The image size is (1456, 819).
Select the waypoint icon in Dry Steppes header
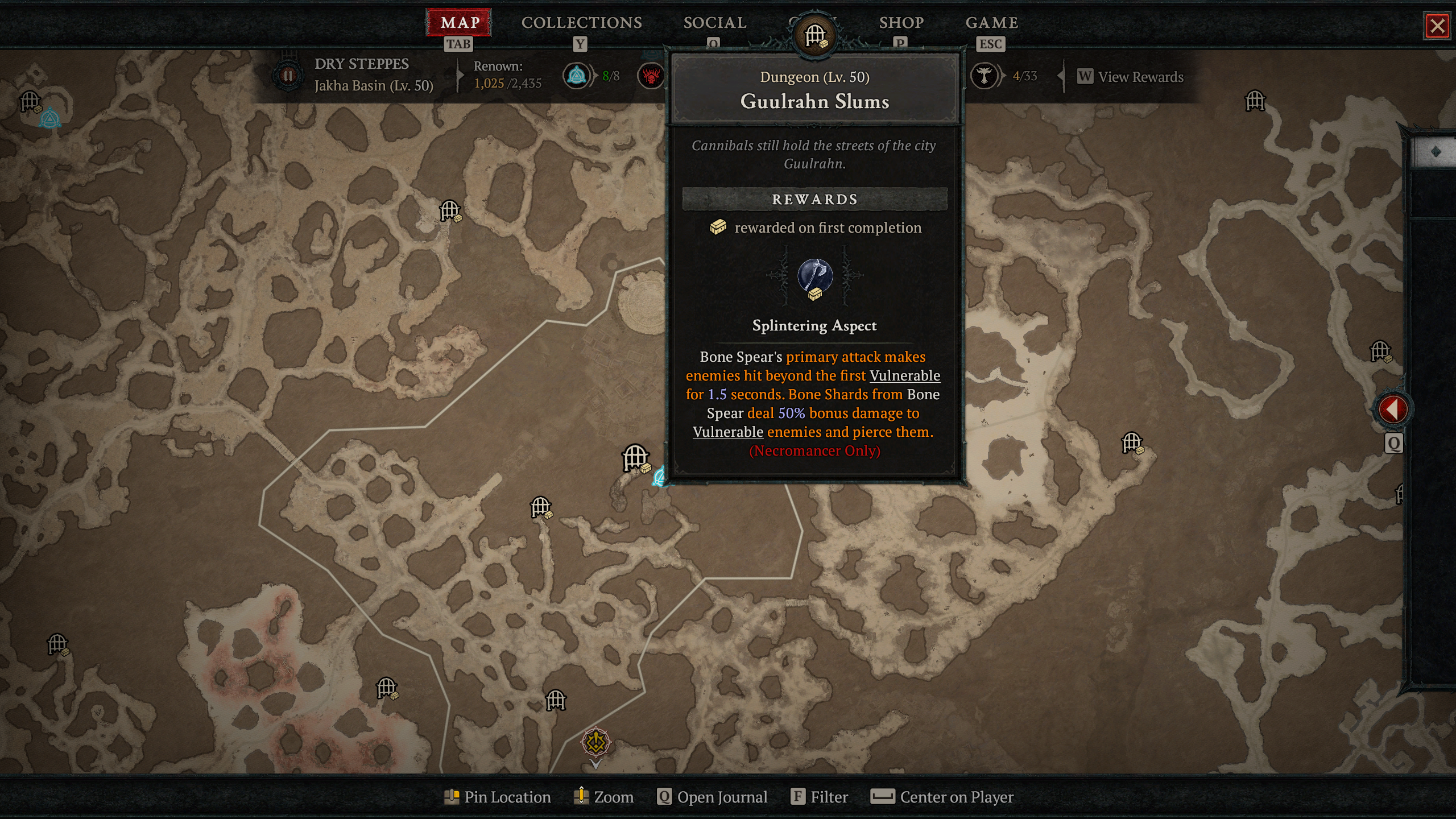(x=576, y=76)
